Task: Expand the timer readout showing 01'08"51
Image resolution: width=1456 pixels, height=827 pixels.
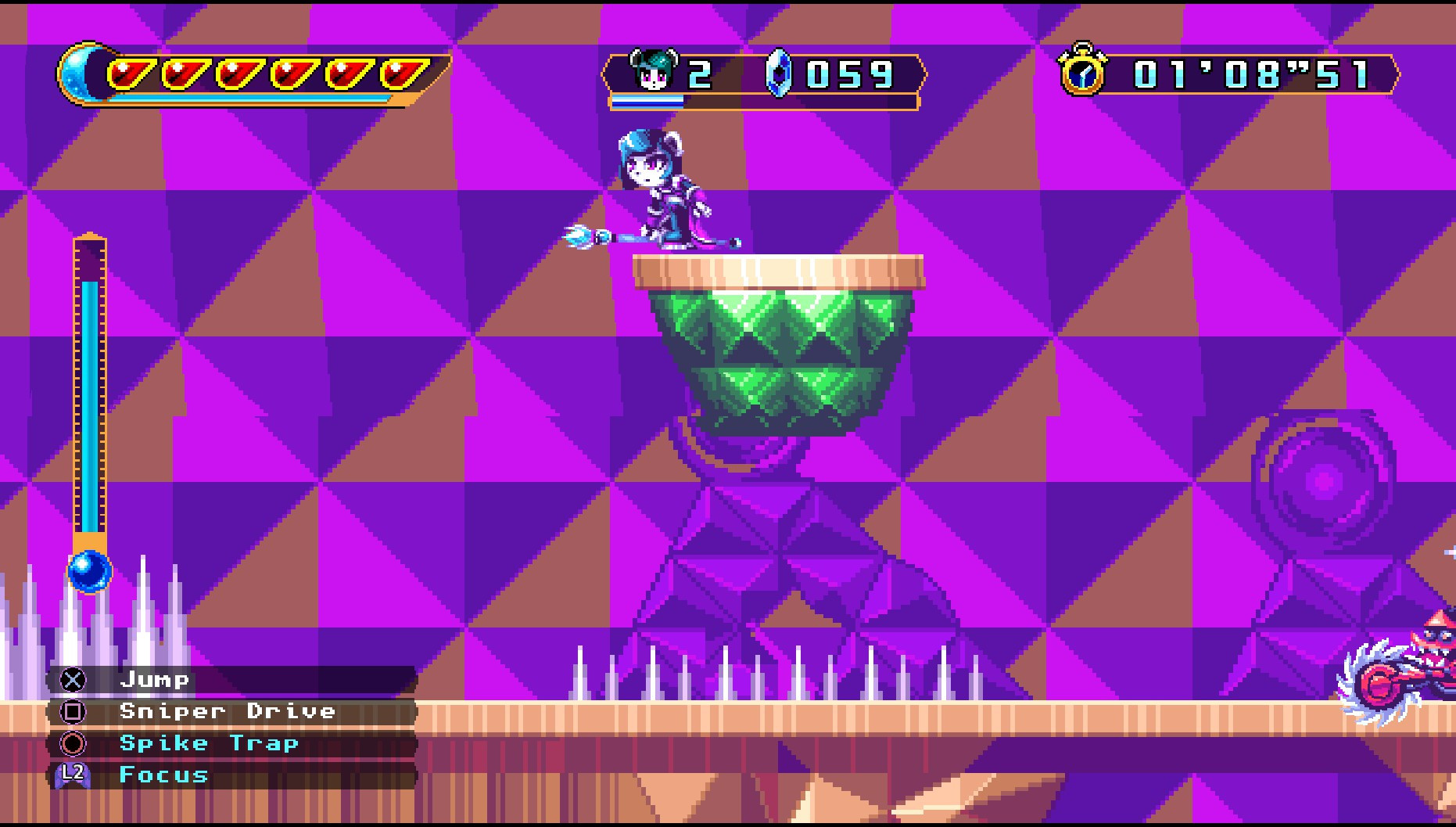Action: [x=1251, y=72]
